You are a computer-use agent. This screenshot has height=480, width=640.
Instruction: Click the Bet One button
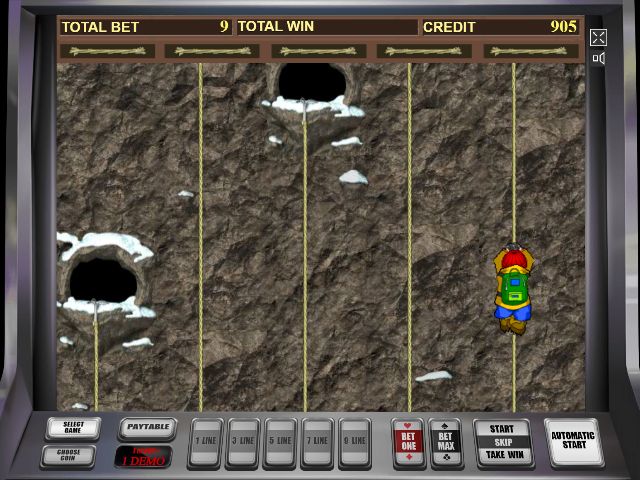click(408, 441)
